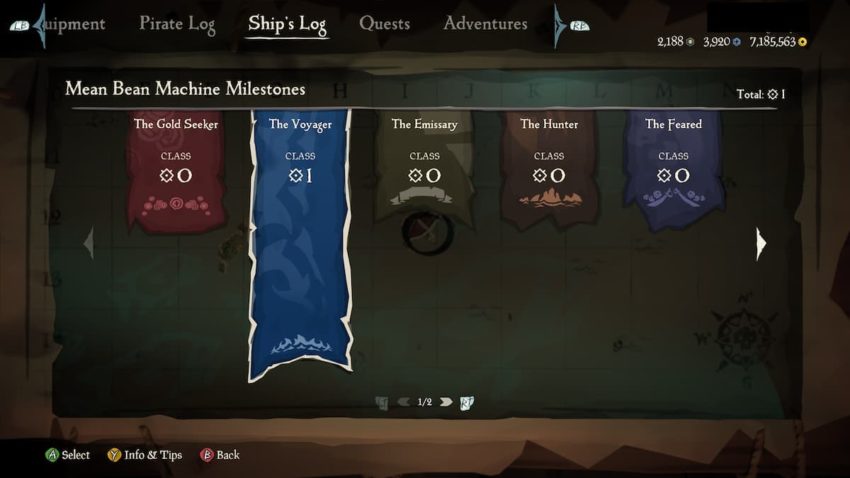Show next banners with right arrow
The image size is (850, 478).
pos(761,243)
